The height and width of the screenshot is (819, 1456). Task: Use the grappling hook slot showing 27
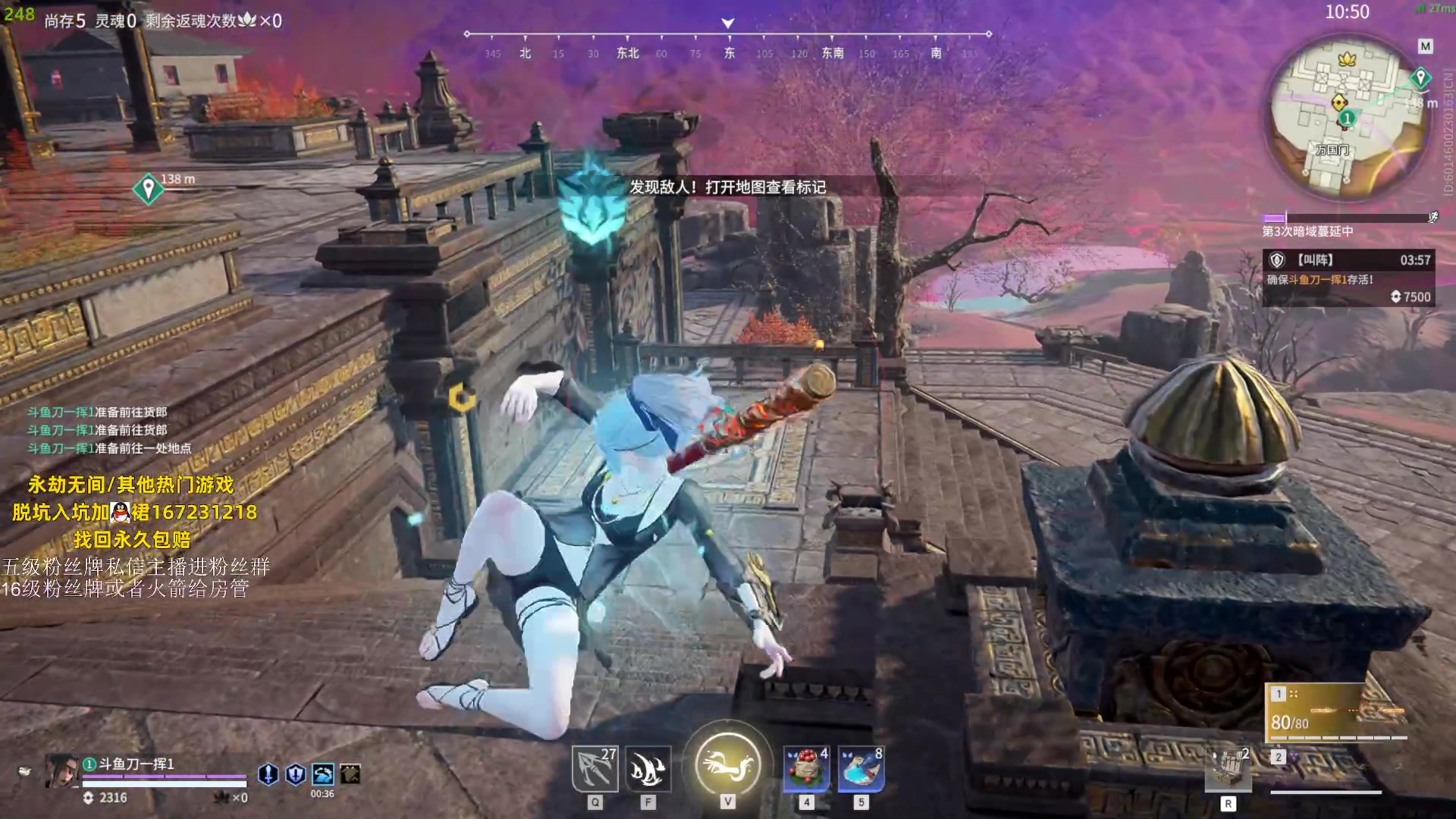tap(595, 769)
